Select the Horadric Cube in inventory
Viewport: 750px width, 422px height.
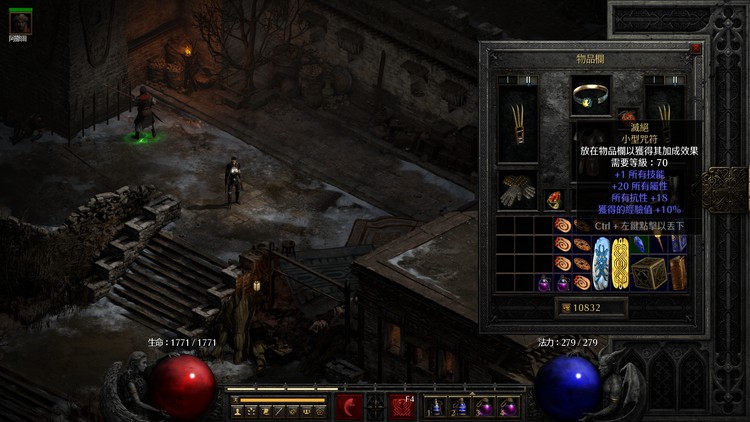click(650, 272)
